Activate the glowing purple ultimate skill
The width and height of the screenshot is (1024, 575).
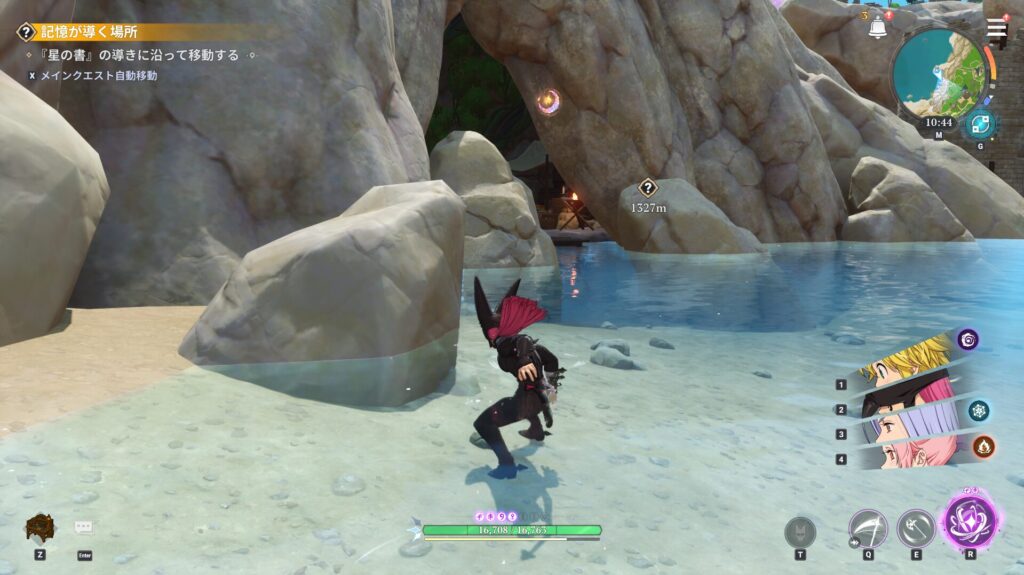coord(970,522)
